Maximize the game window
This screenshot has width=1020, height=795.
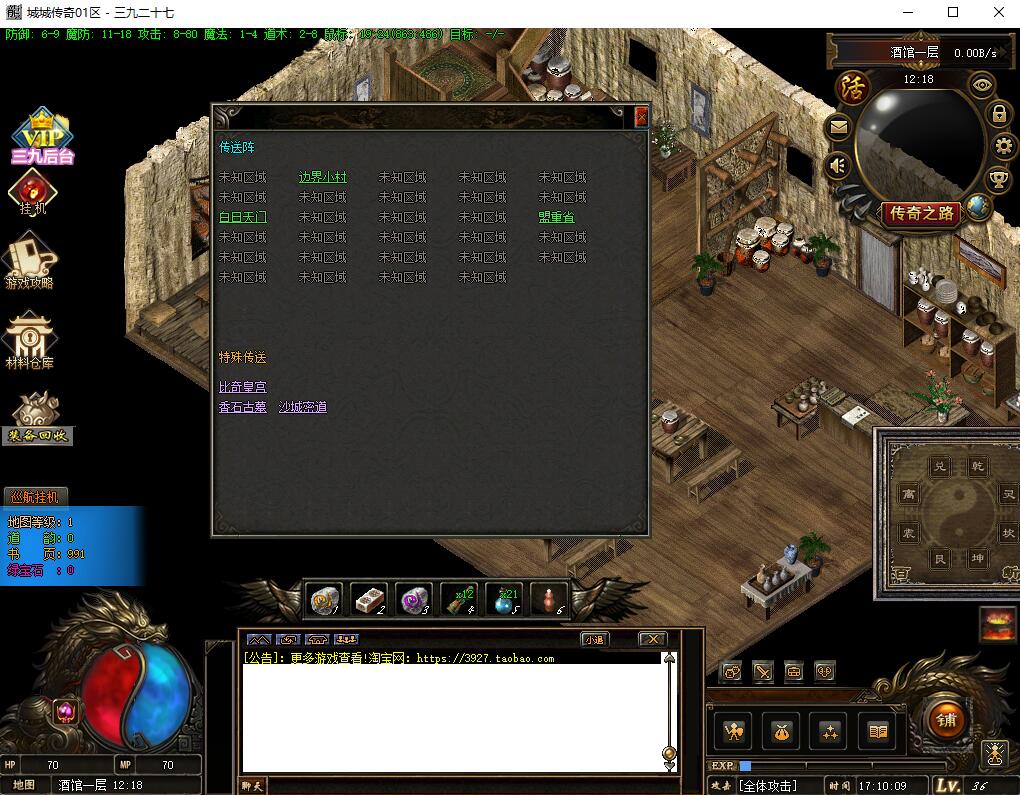953,13
